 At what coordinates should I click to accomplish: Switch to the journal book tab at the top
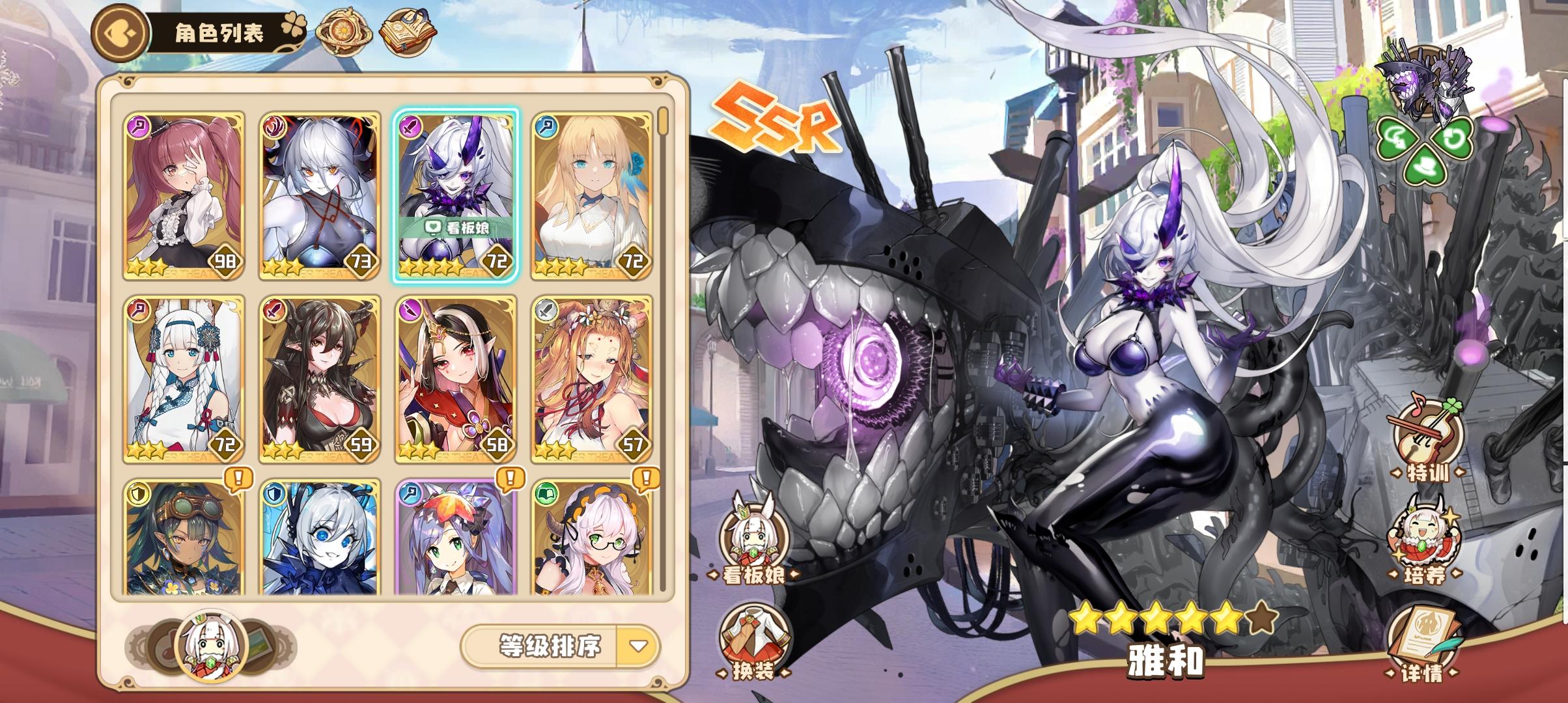[x=408, y=29]
